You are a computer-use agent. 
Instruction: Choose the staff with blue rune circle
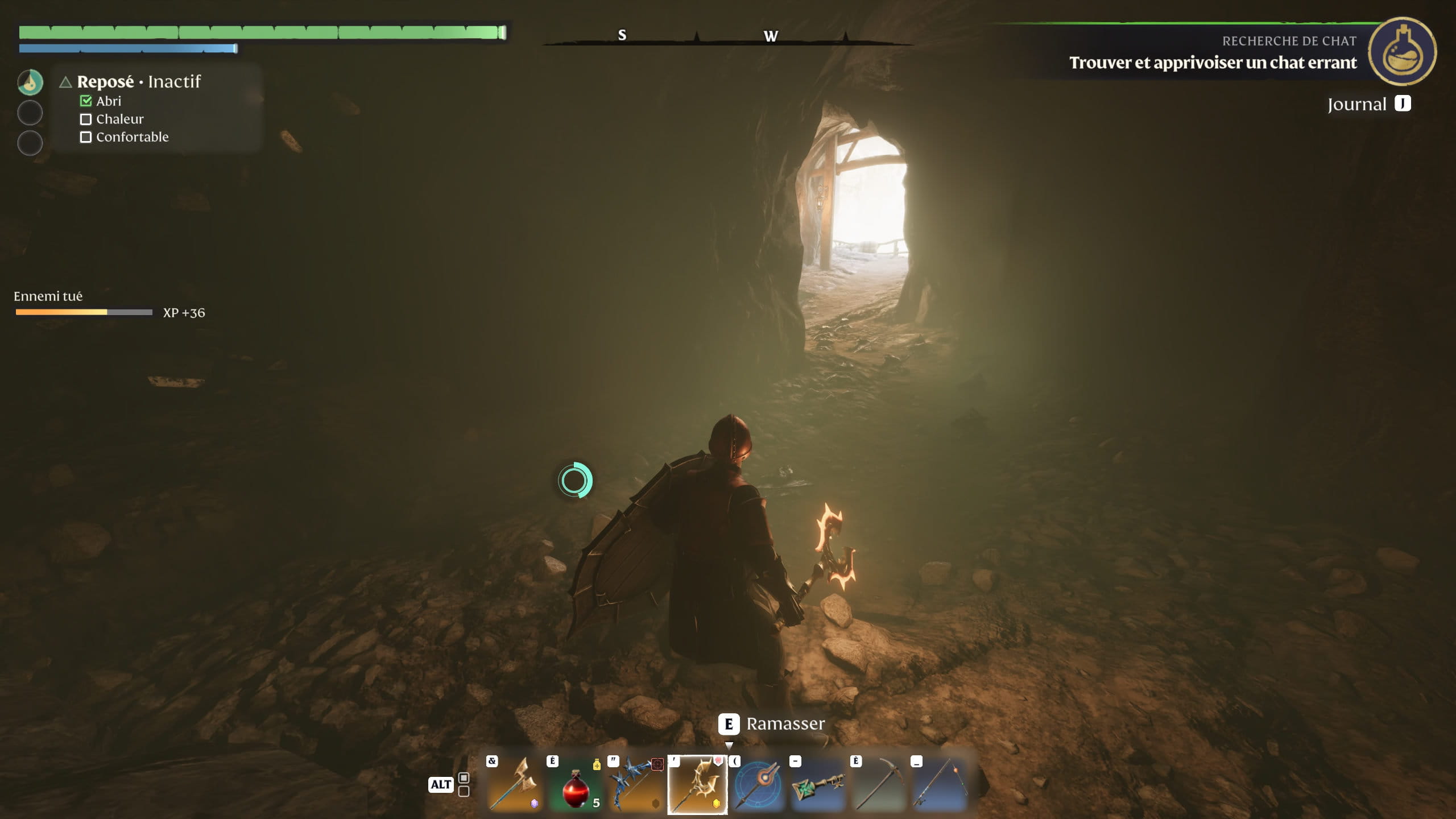pyautogui.click(x=758, y=785)
